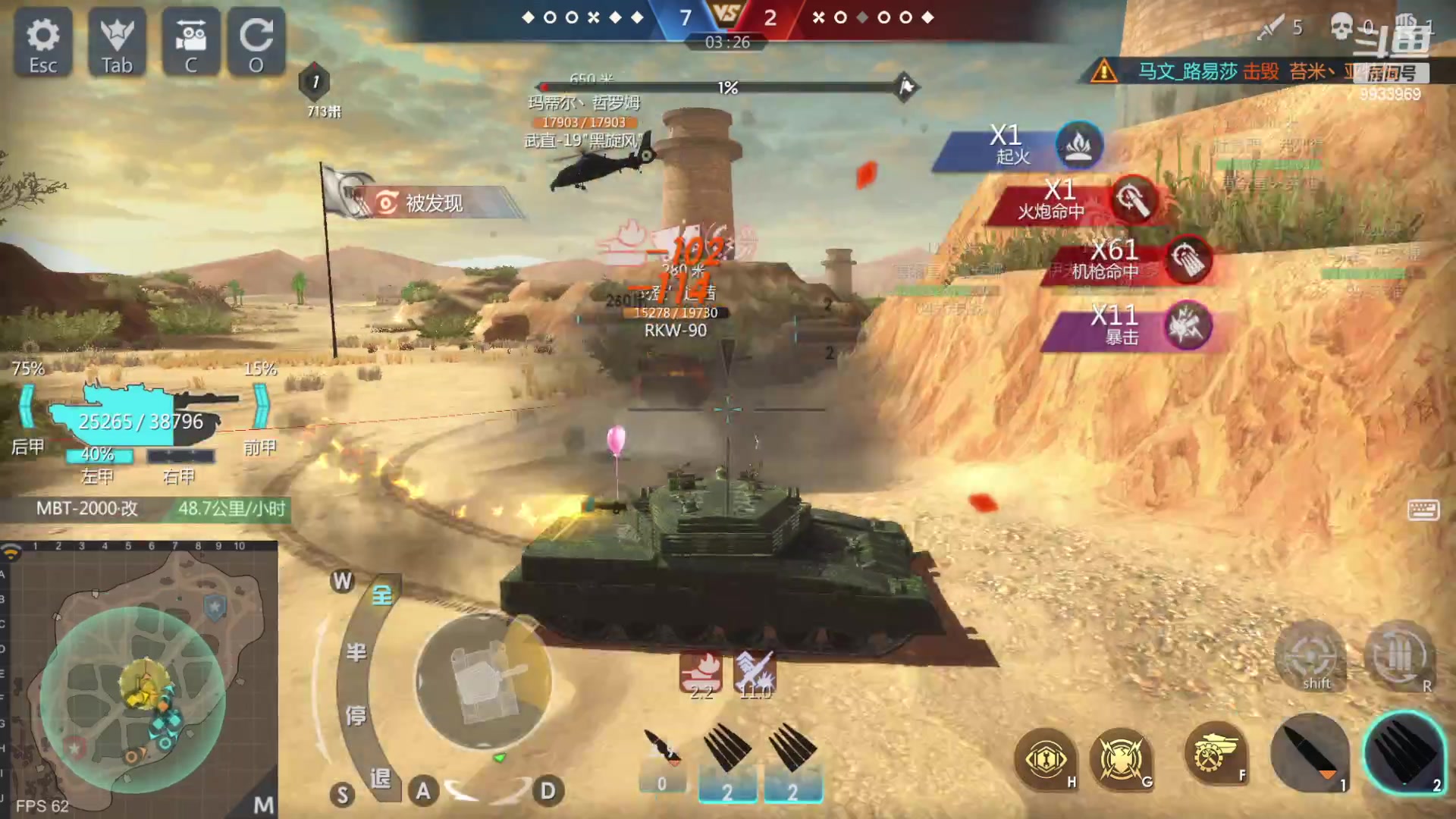
Task: Stop the tank with 停
Action: tap(356, 714)
